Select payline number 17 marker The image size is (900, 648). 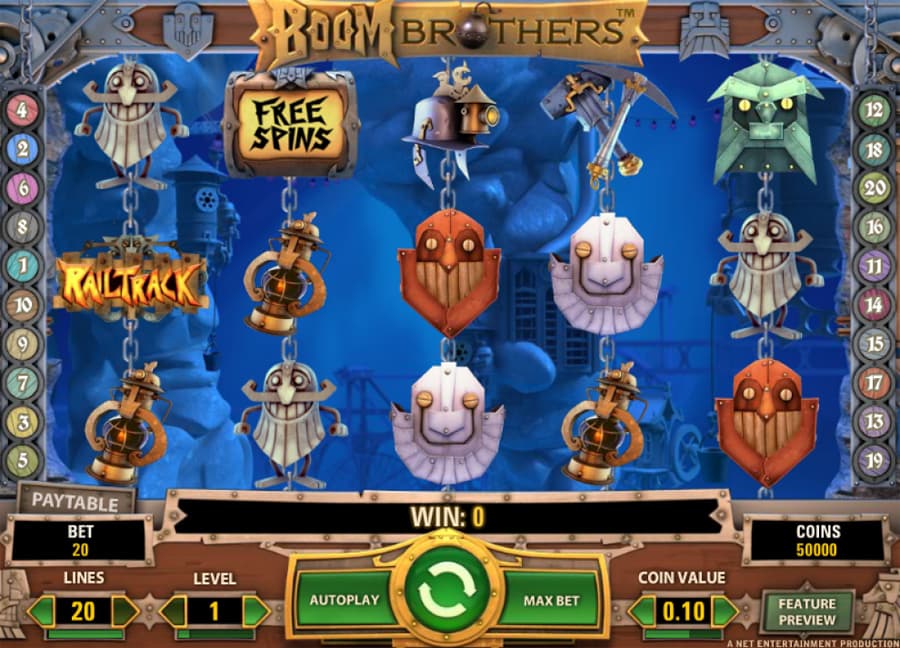[875, 383]
